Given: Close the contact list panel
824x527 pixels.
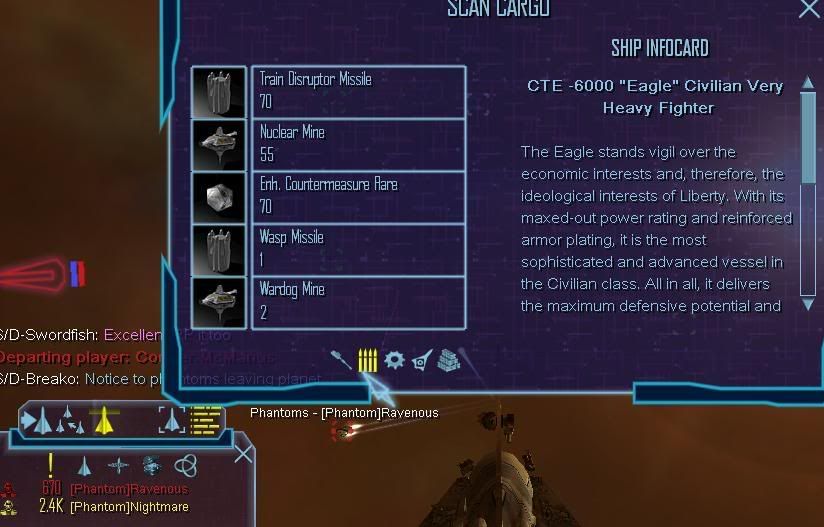Looking at the screenshot, I should click(243, 454).
